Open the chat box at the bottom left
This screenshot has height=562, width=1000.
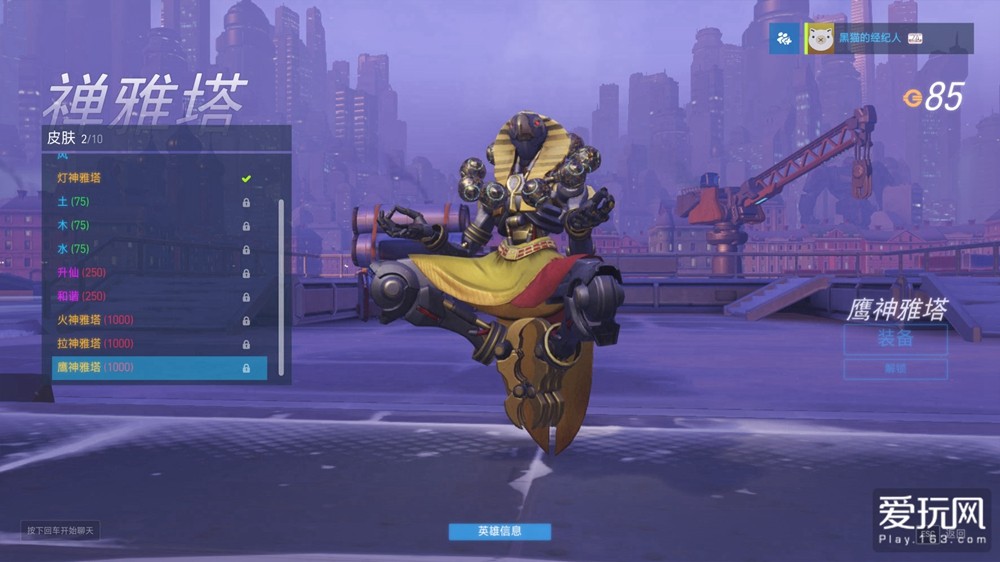coord(61,530)
